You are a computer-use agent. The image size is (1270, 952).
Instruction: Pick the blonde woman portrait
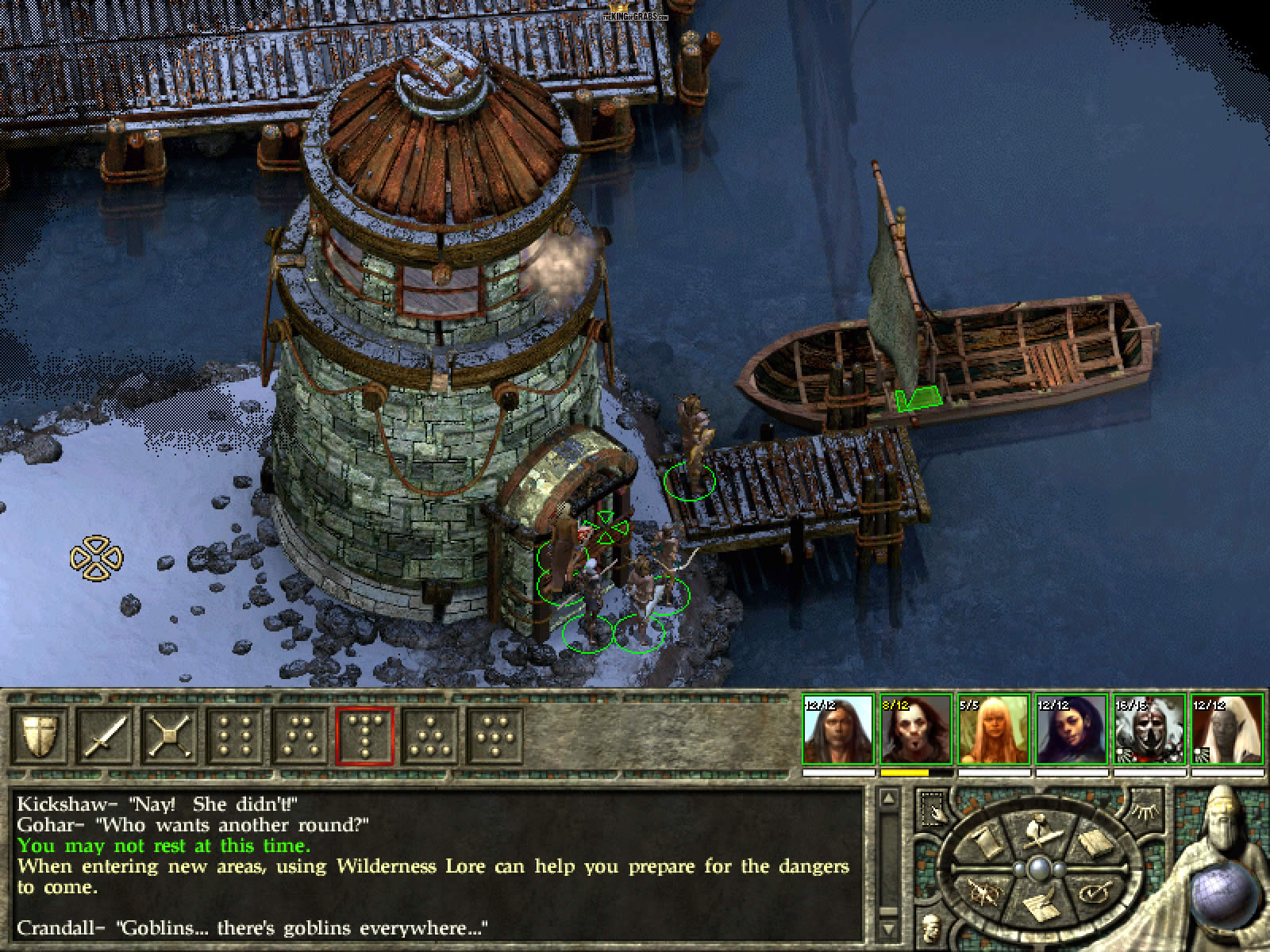pos(993,730)
